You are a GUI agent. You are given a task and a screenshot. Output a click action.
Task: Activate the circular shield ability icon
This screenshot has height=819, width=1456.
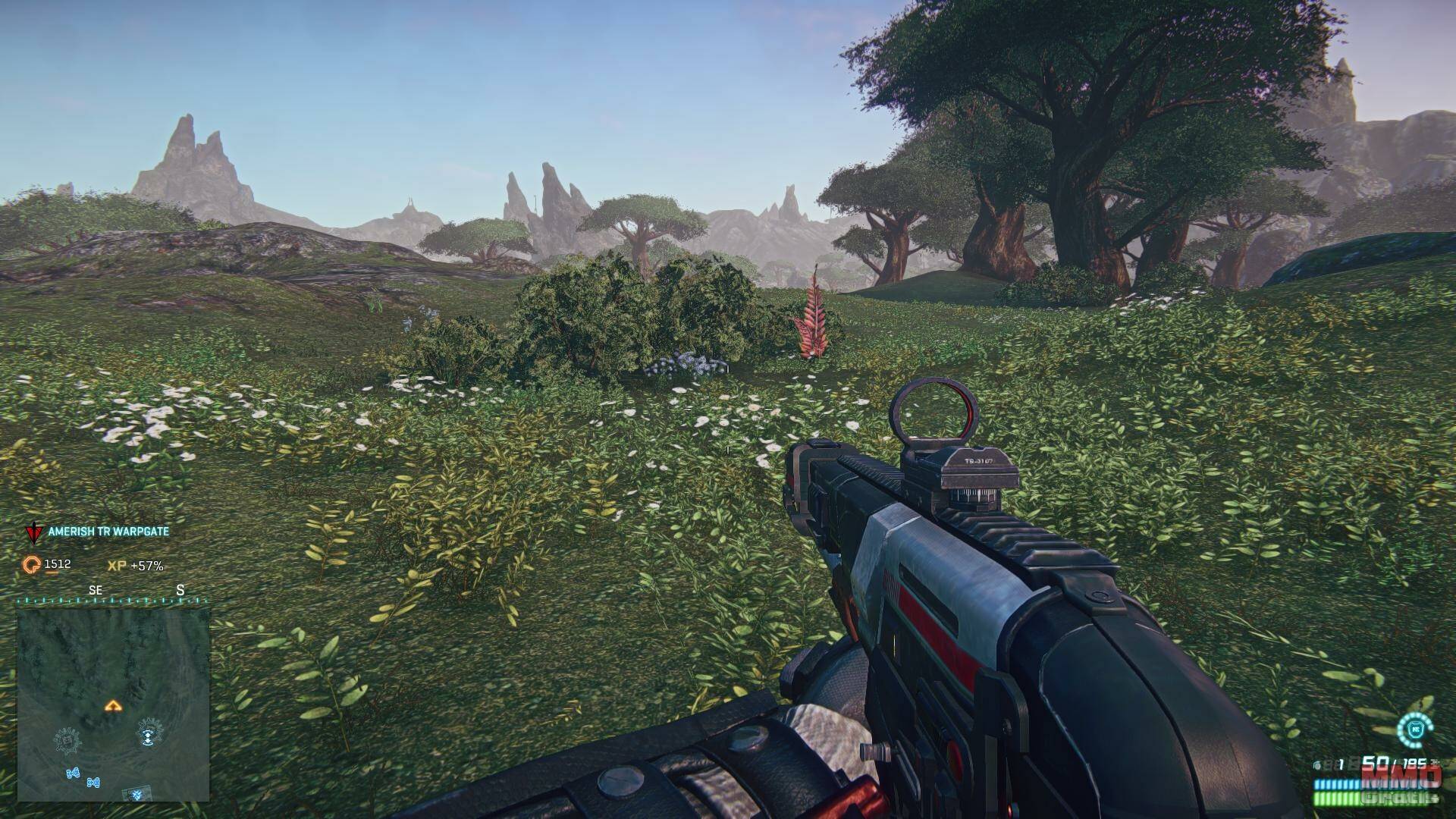coord(1415,729)
